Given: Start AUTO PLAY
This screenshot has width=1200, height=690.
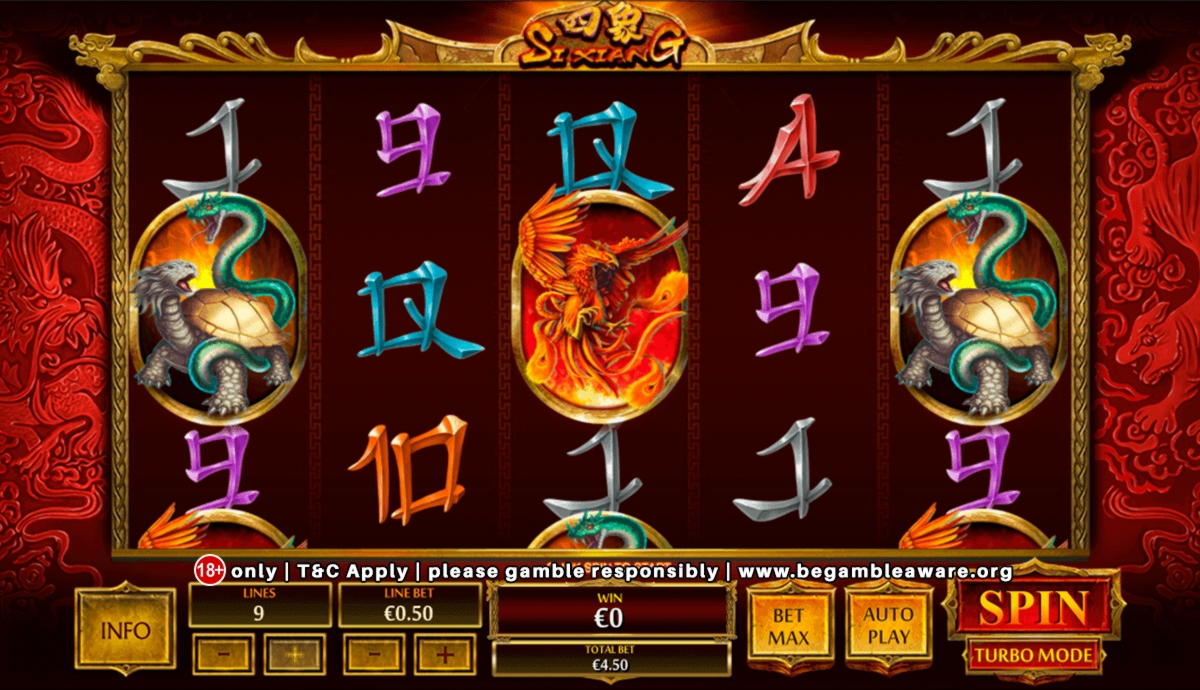Looking at the screenshot, I should pos(888,624).
